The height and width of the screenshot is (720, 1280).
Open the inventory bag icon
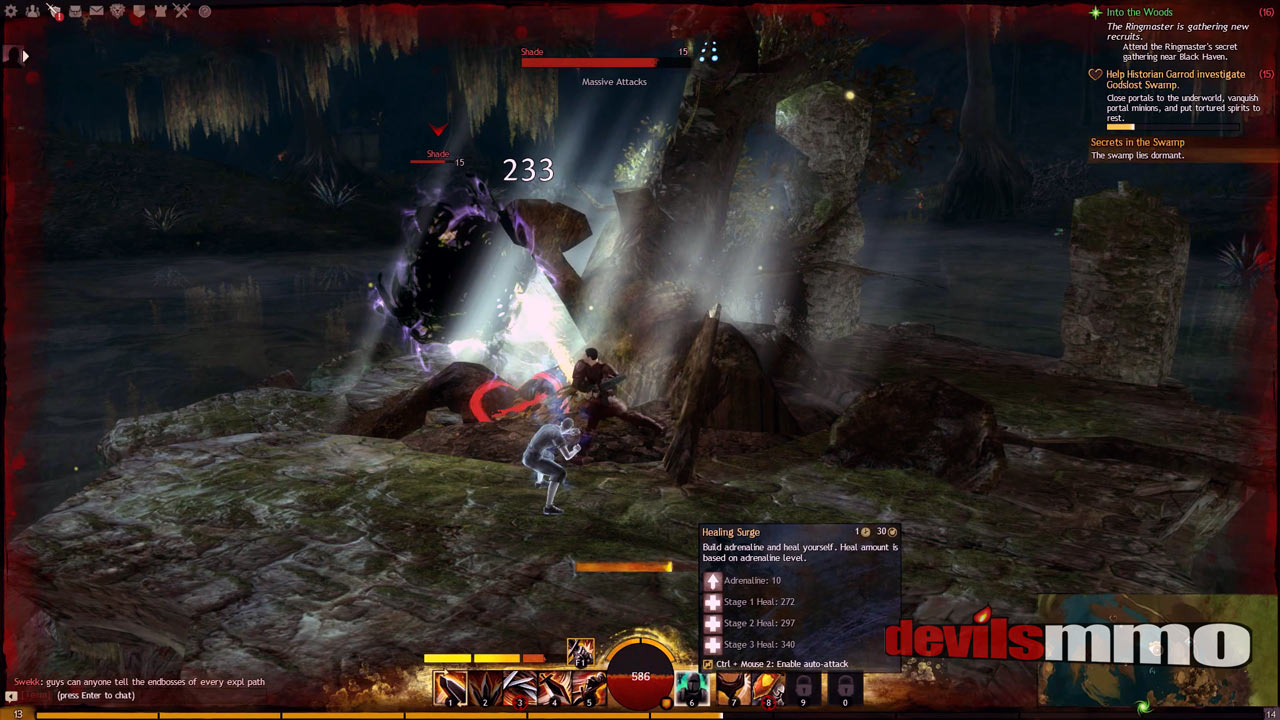[x=75, y=11]
